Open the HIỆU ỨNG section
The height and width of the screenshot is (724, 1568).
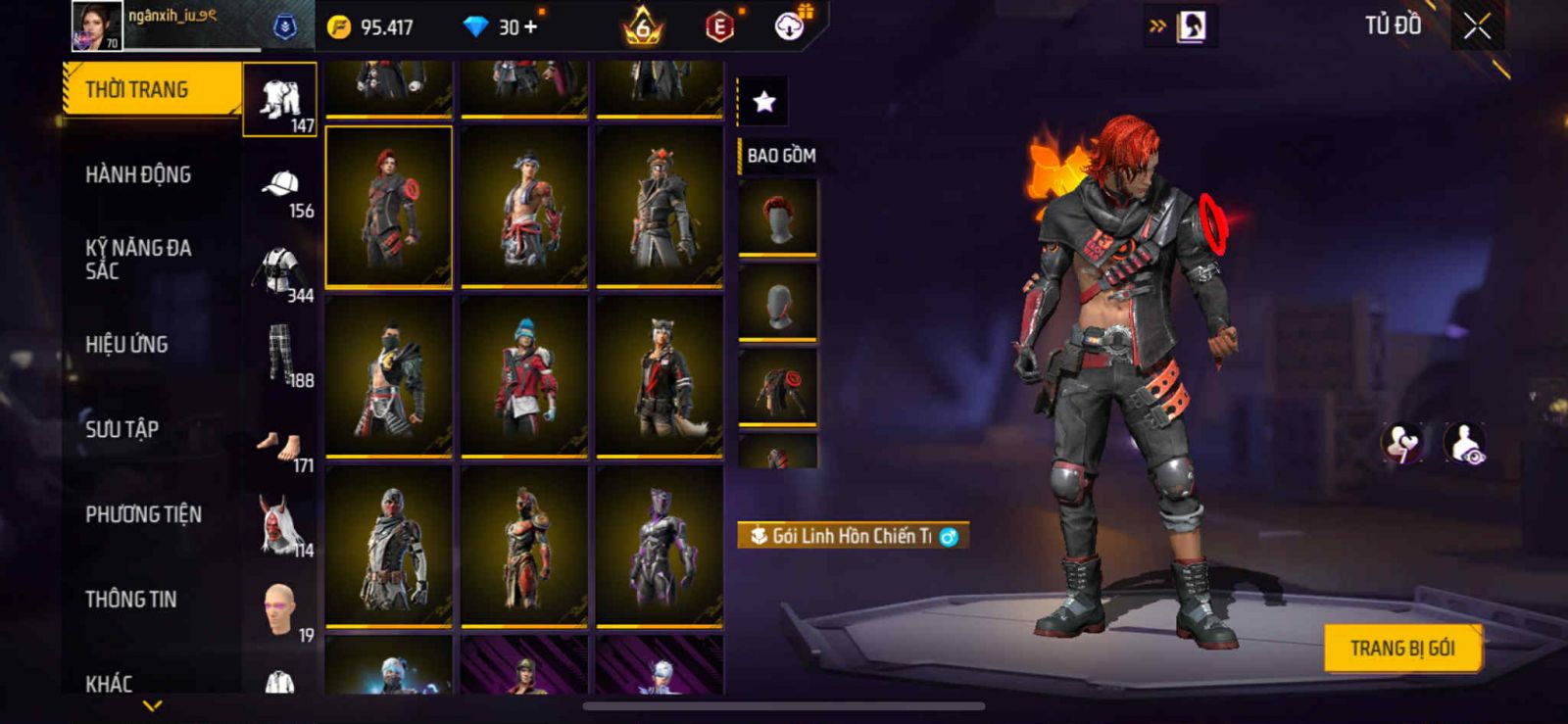(126, 345)
